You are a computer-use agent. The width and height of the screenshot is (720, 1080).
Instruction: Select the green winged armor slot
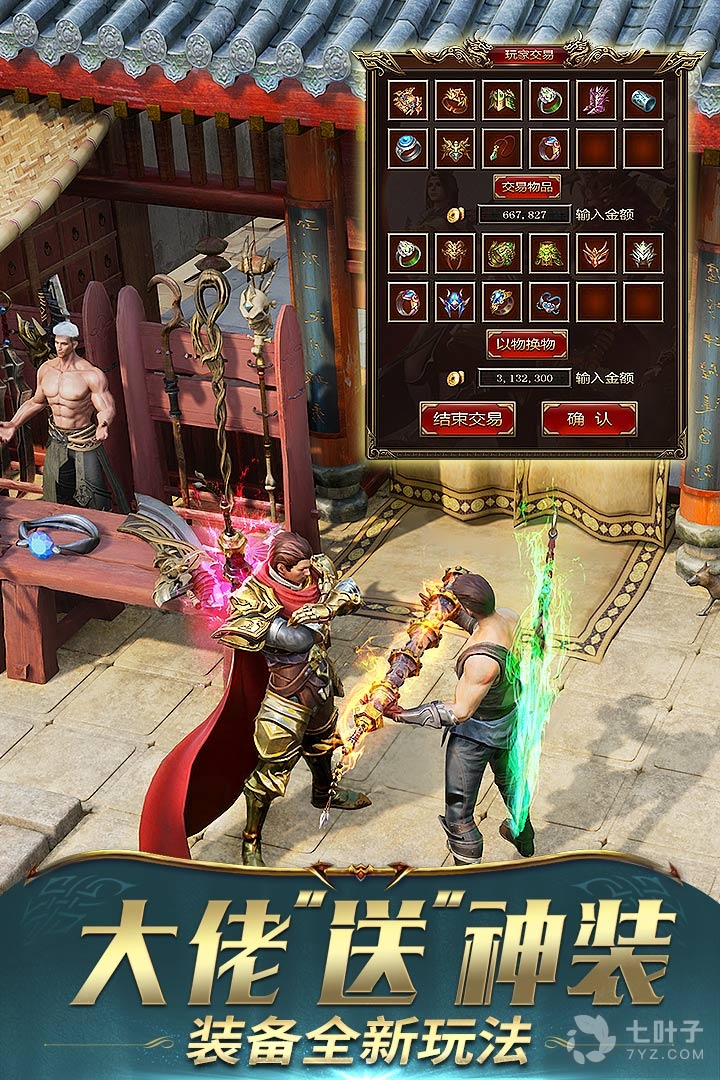coord(502,100)
